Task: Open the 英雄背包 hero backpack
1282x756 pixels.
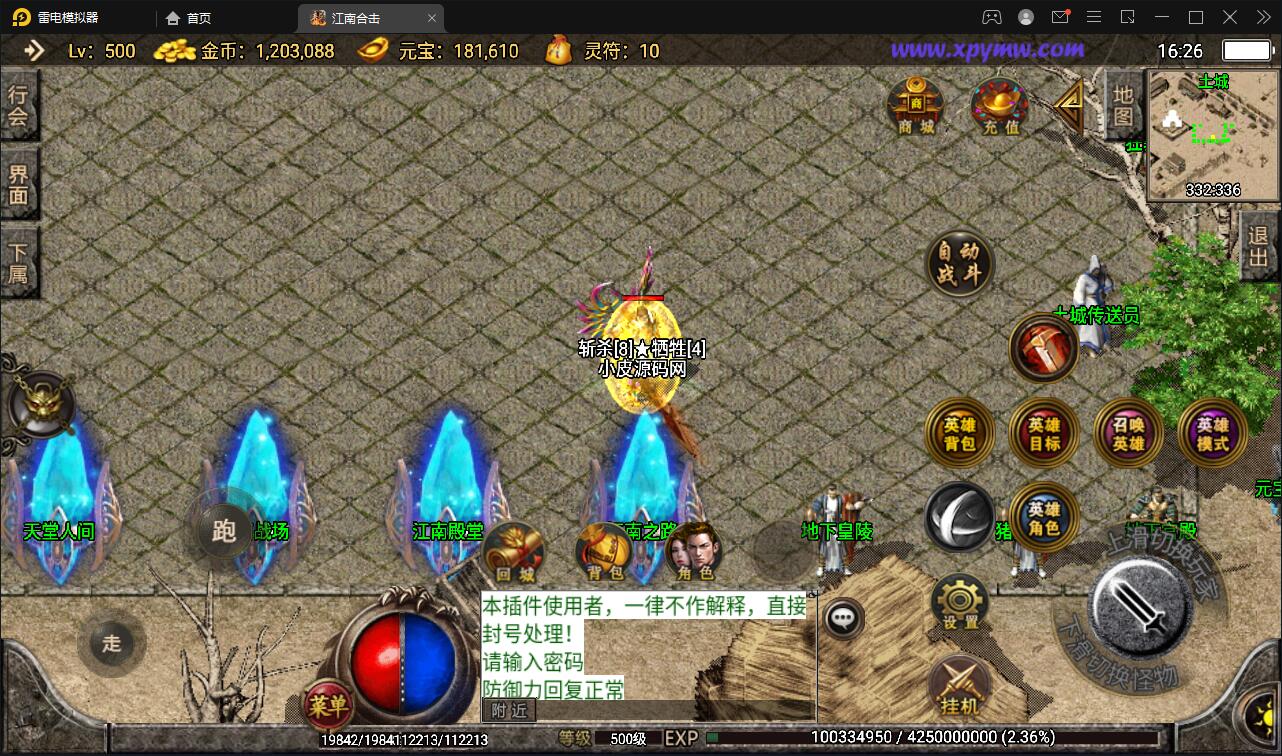Action: pyautogui.click(x=959, y=432)
